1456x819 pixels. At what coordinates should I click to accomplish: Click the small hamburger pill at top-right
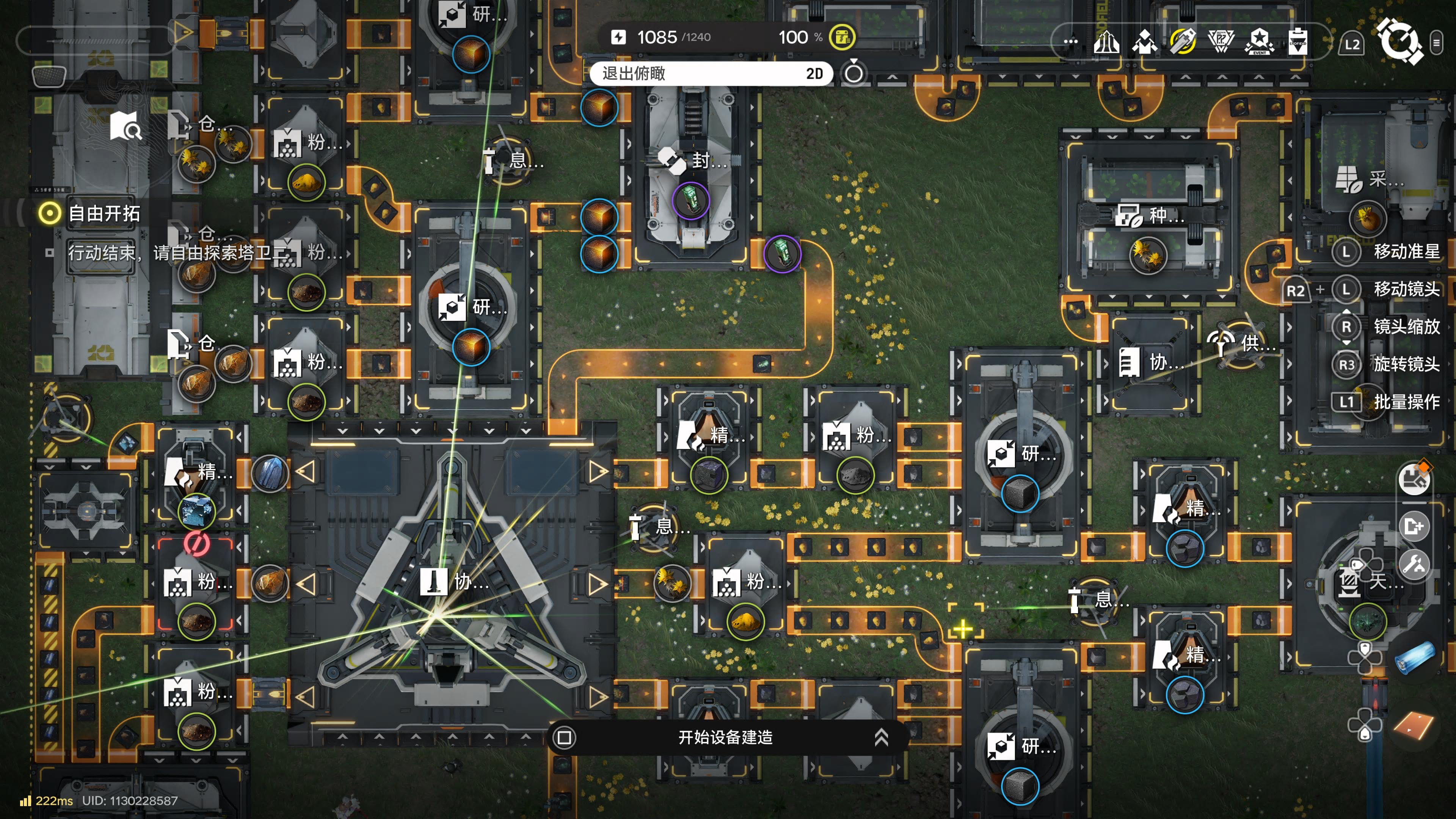pos(1437,42)
